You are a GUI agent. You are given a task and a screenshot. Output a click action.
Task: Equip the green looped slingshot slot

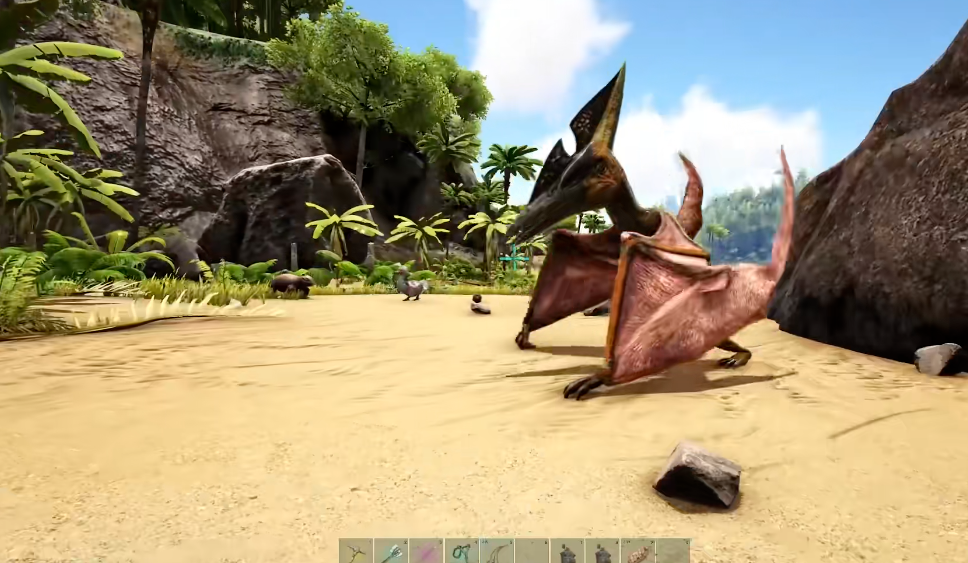[461, 551]
